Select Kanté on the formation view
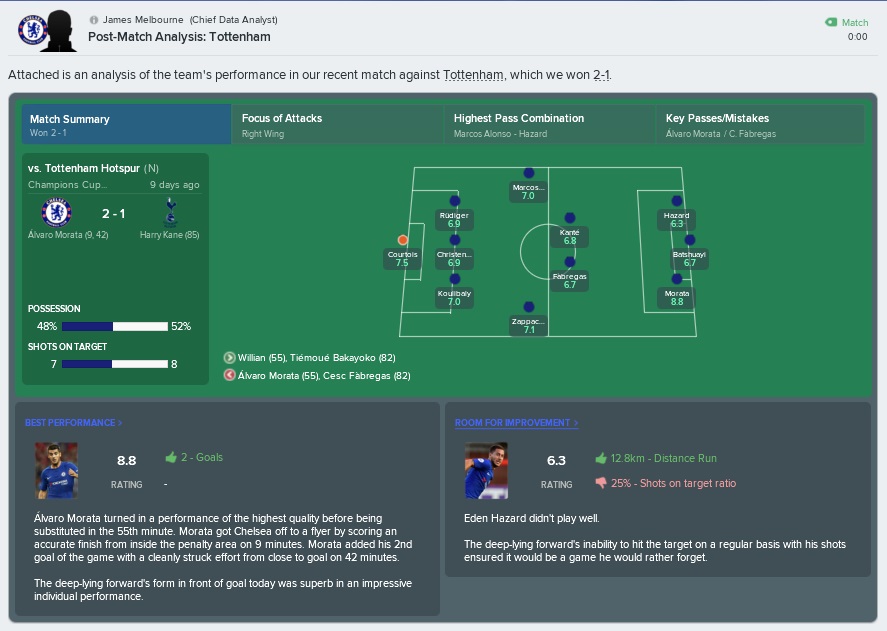 [x=570, y=217]
